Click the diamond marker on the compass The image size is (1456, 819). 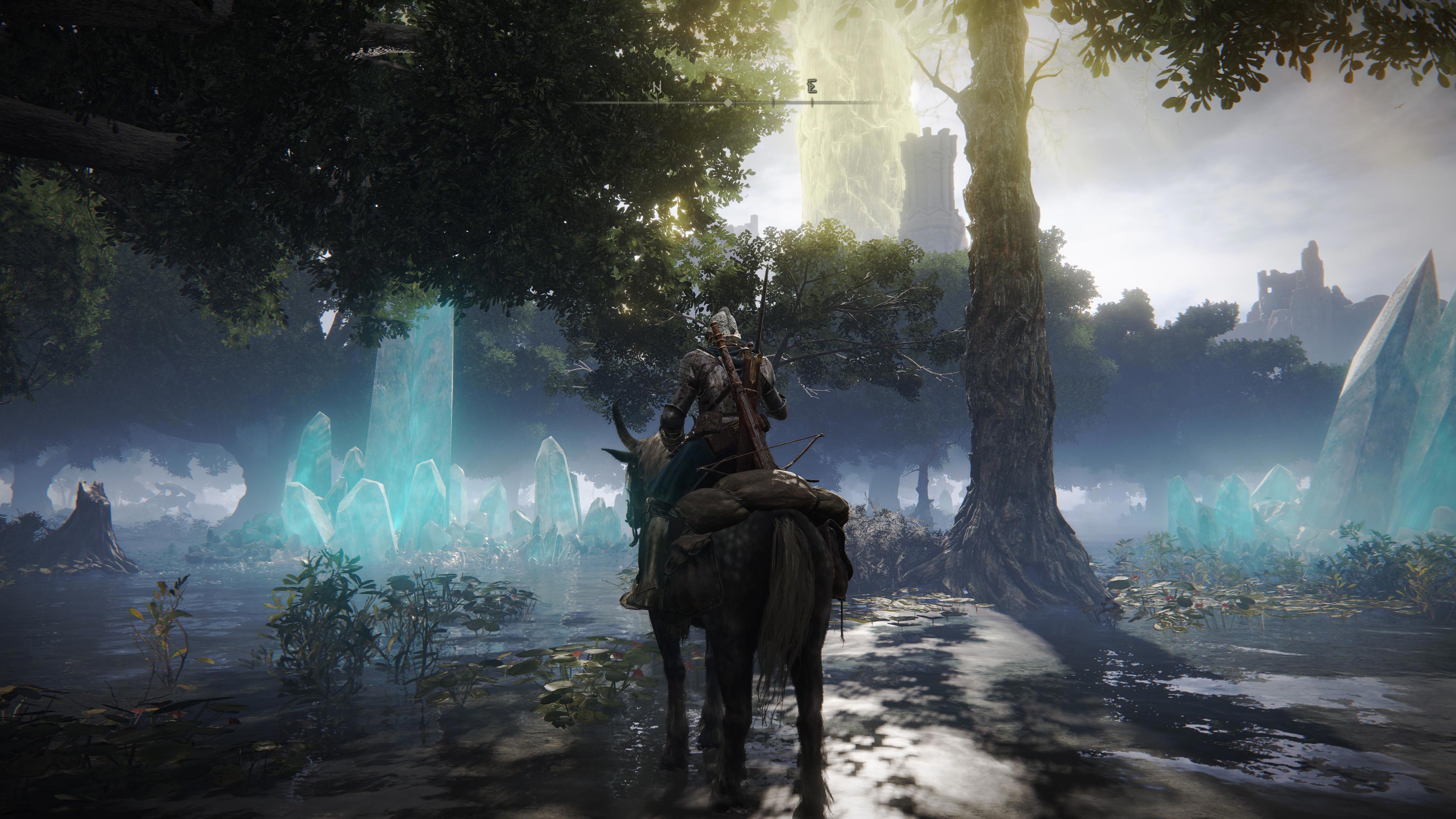729,102
